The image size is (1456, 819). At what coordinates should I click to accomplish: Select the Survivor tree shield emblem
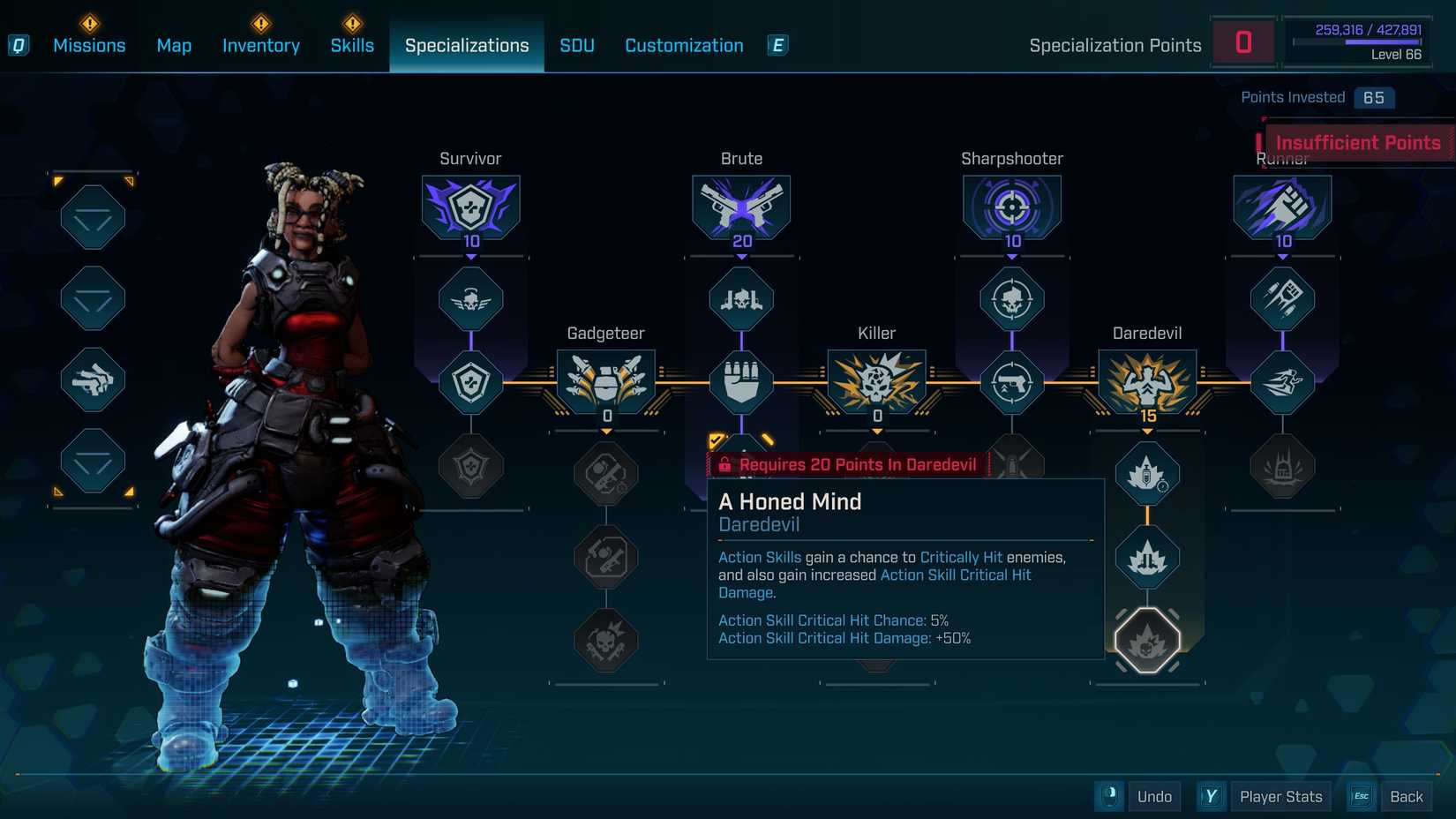pos(470,207)
